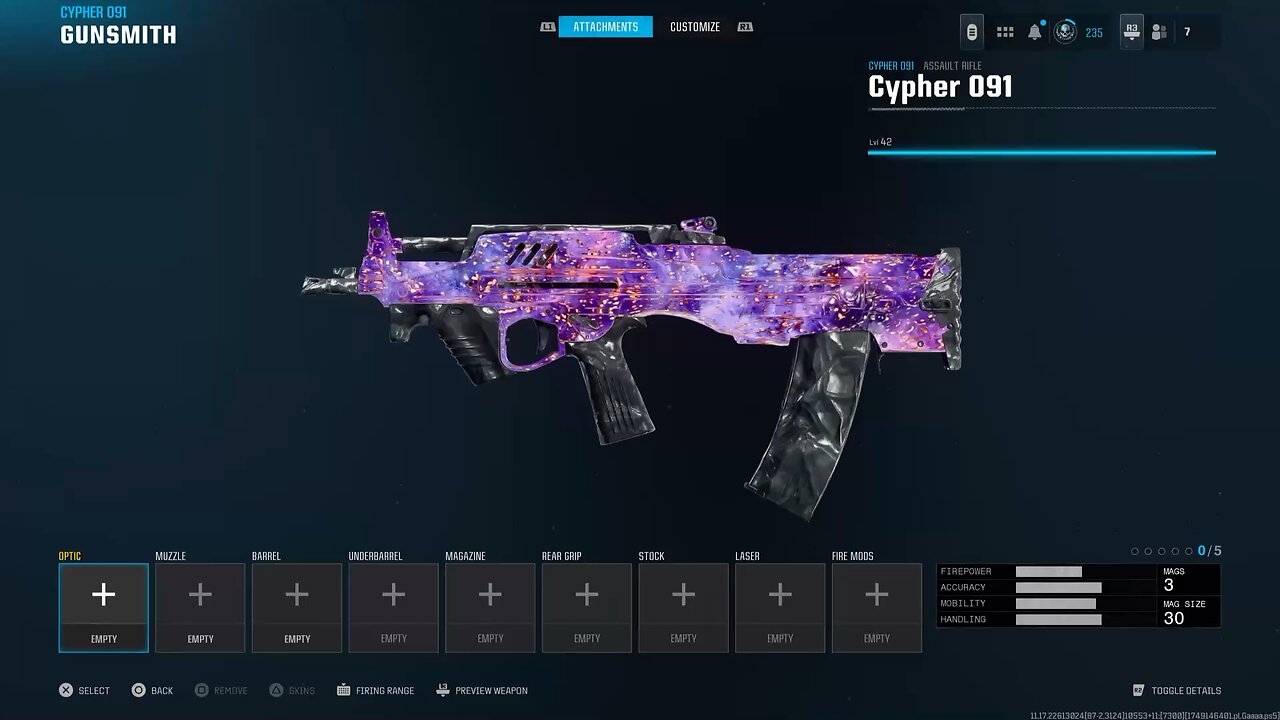Switch to the Attachments tab
The height and width of the screenshot is (720, 1280).
click(605, 27)
